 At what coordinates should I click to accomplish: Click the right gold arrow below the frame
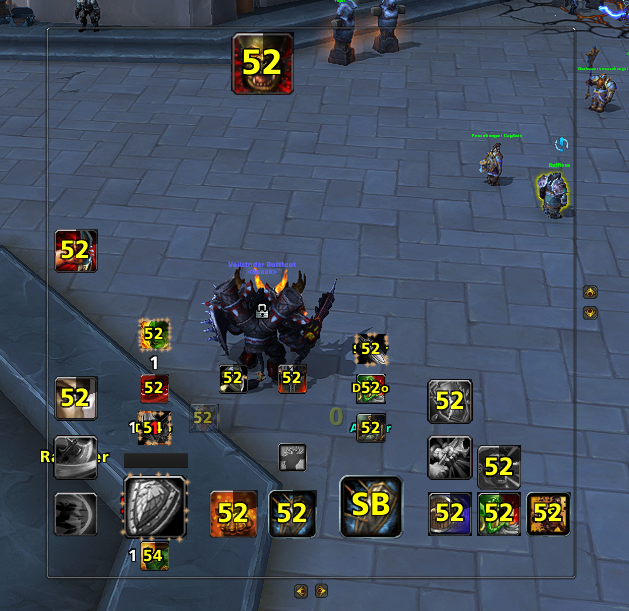321,590
